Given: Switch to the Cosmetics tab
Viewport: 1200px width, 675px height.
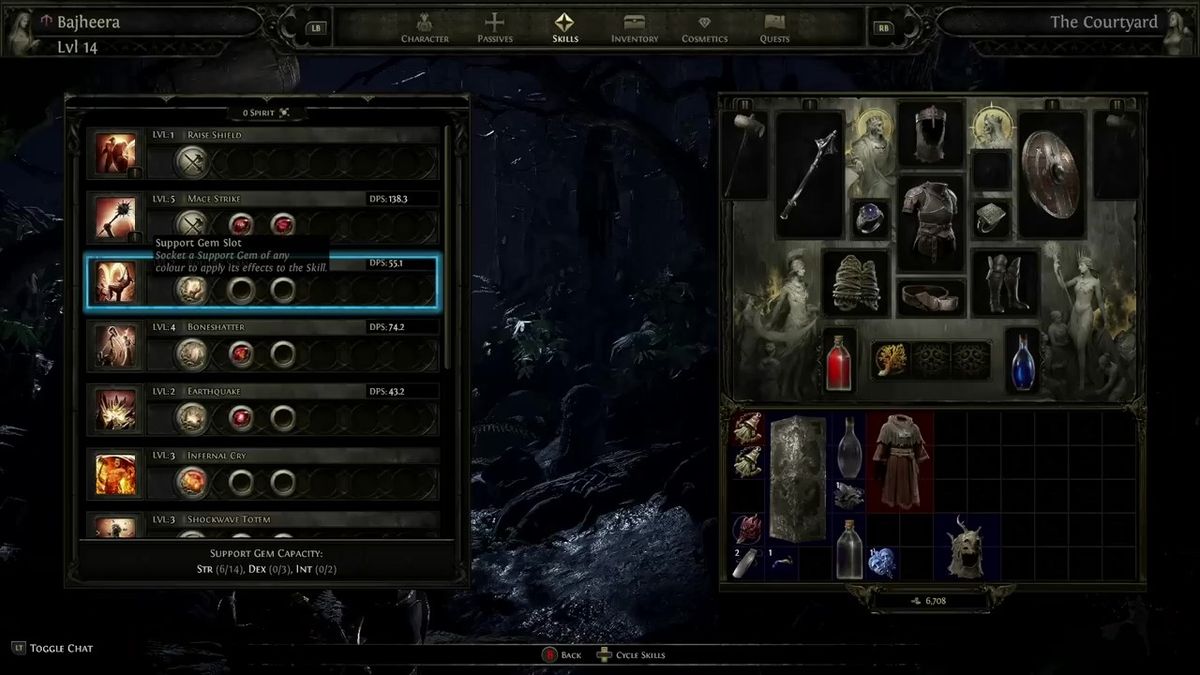Looking at the screenshot, I should click(704, 27).
